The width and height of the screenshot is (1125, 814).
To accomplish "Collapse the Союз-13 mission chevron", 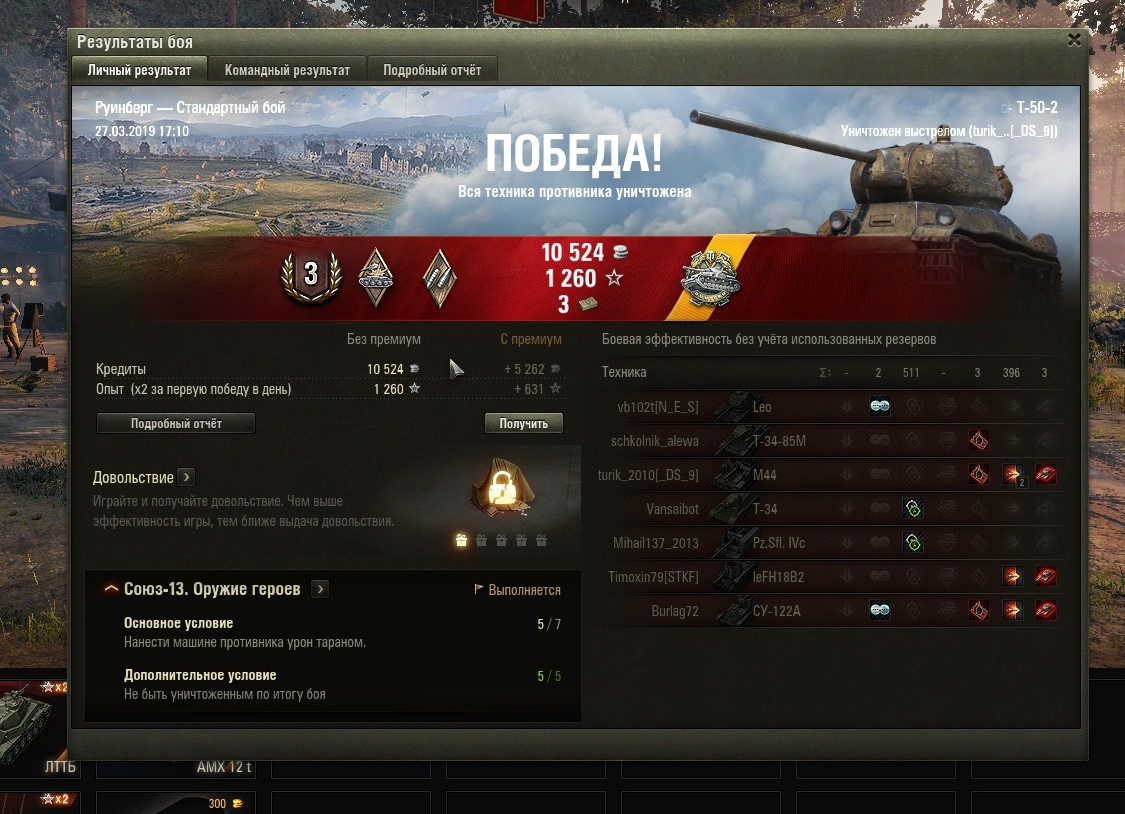I will (x=111, y=589).
